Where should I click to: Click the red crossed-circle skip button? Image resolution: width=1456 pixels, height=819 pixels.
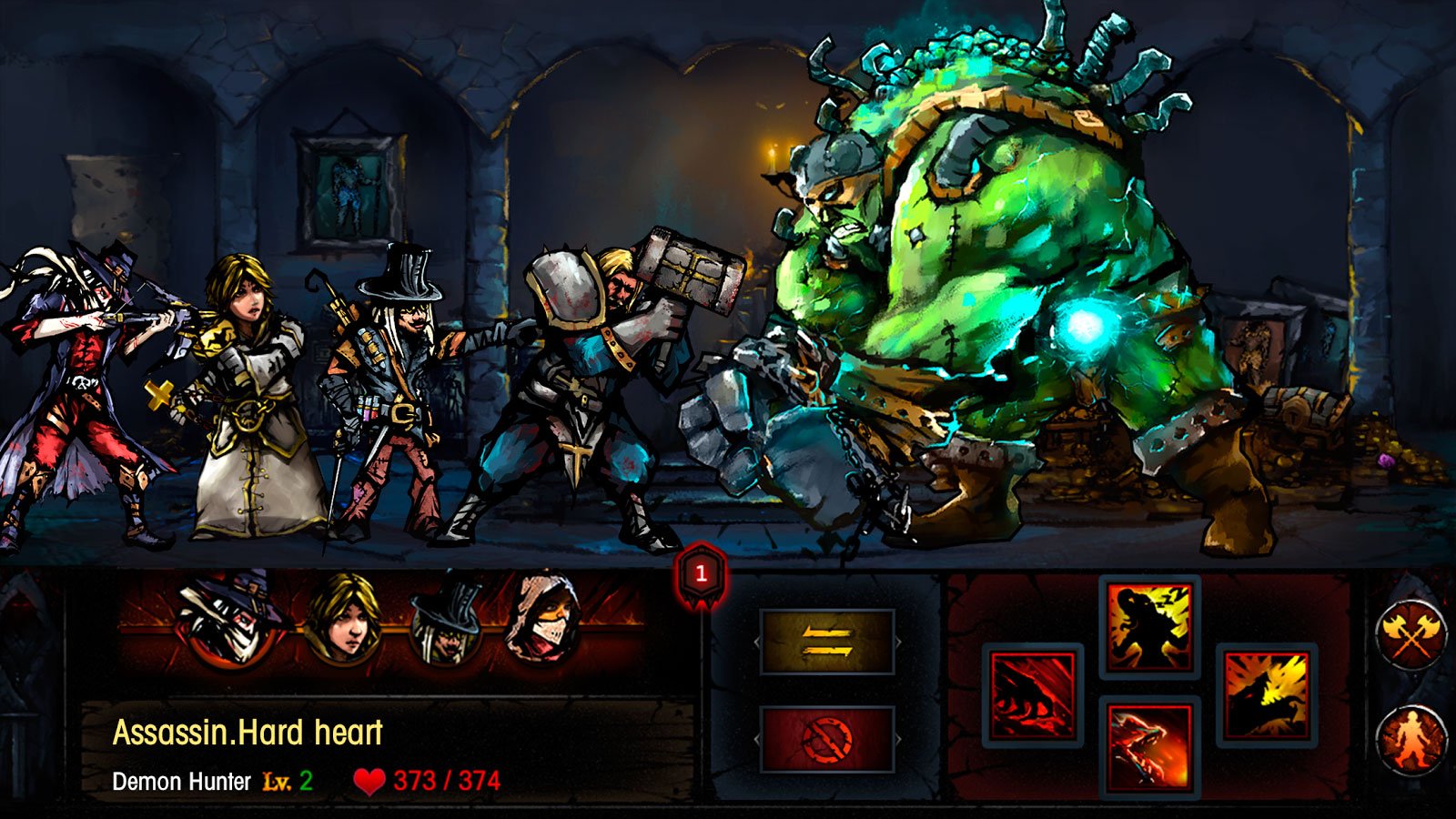coord(826,739)
